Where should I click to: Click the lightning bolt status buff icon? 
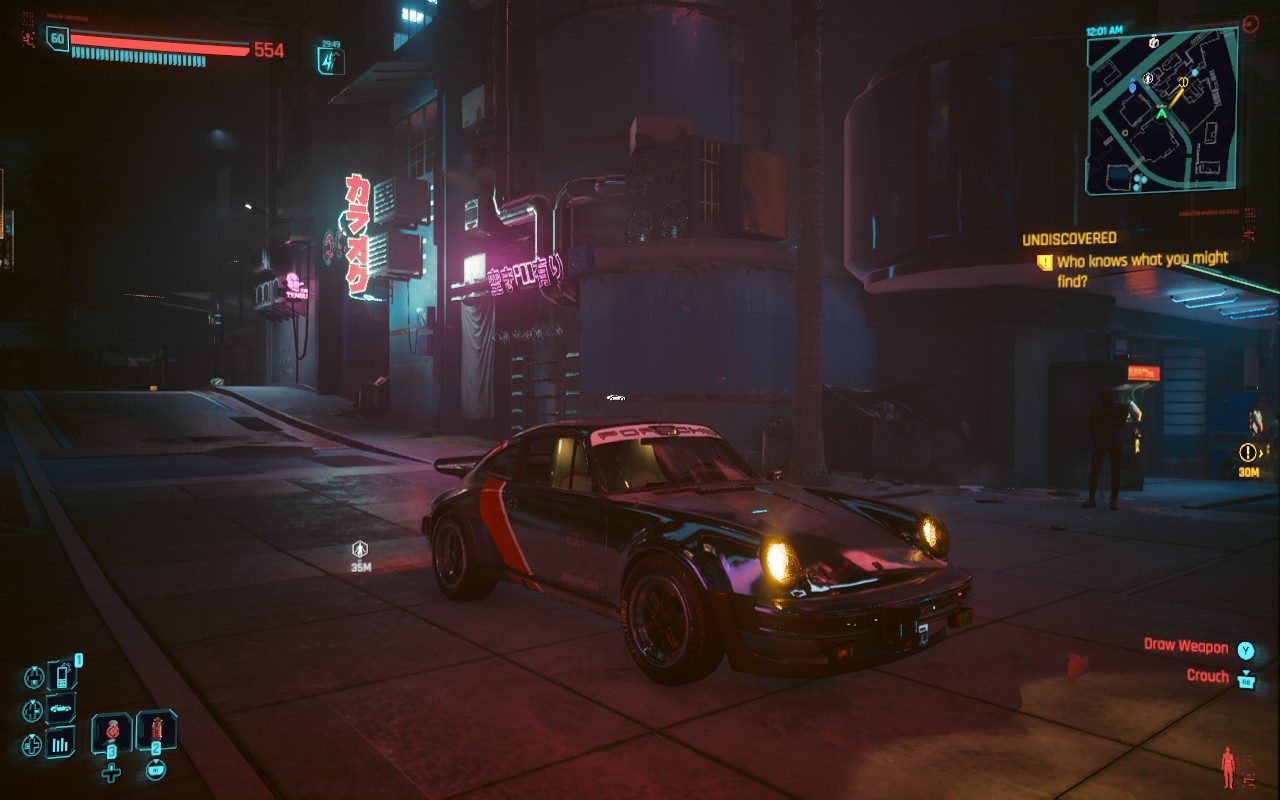[x=331, y=61]
